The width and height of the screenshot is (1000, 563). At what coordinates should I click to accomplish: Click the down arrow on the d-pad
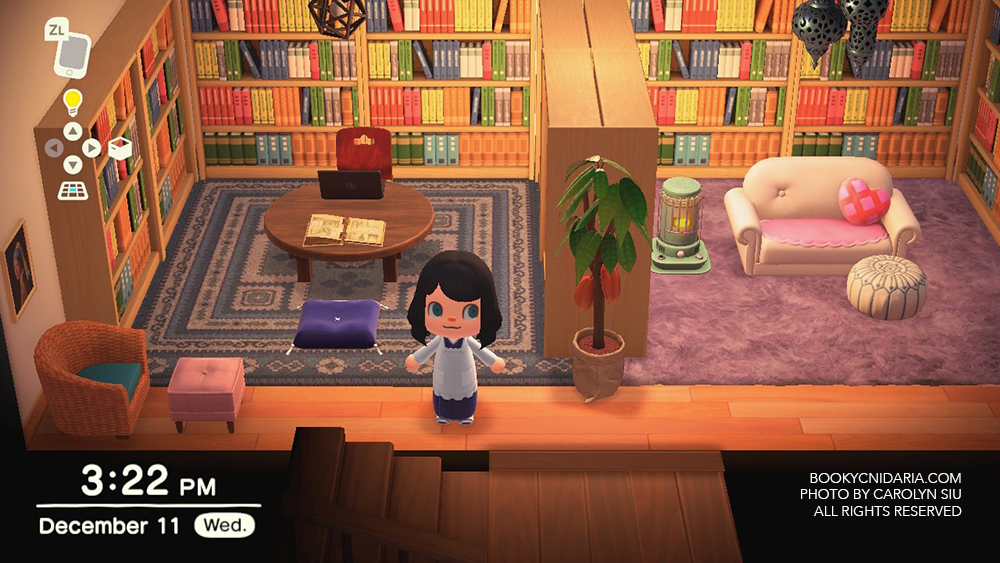tap(72, 165)
